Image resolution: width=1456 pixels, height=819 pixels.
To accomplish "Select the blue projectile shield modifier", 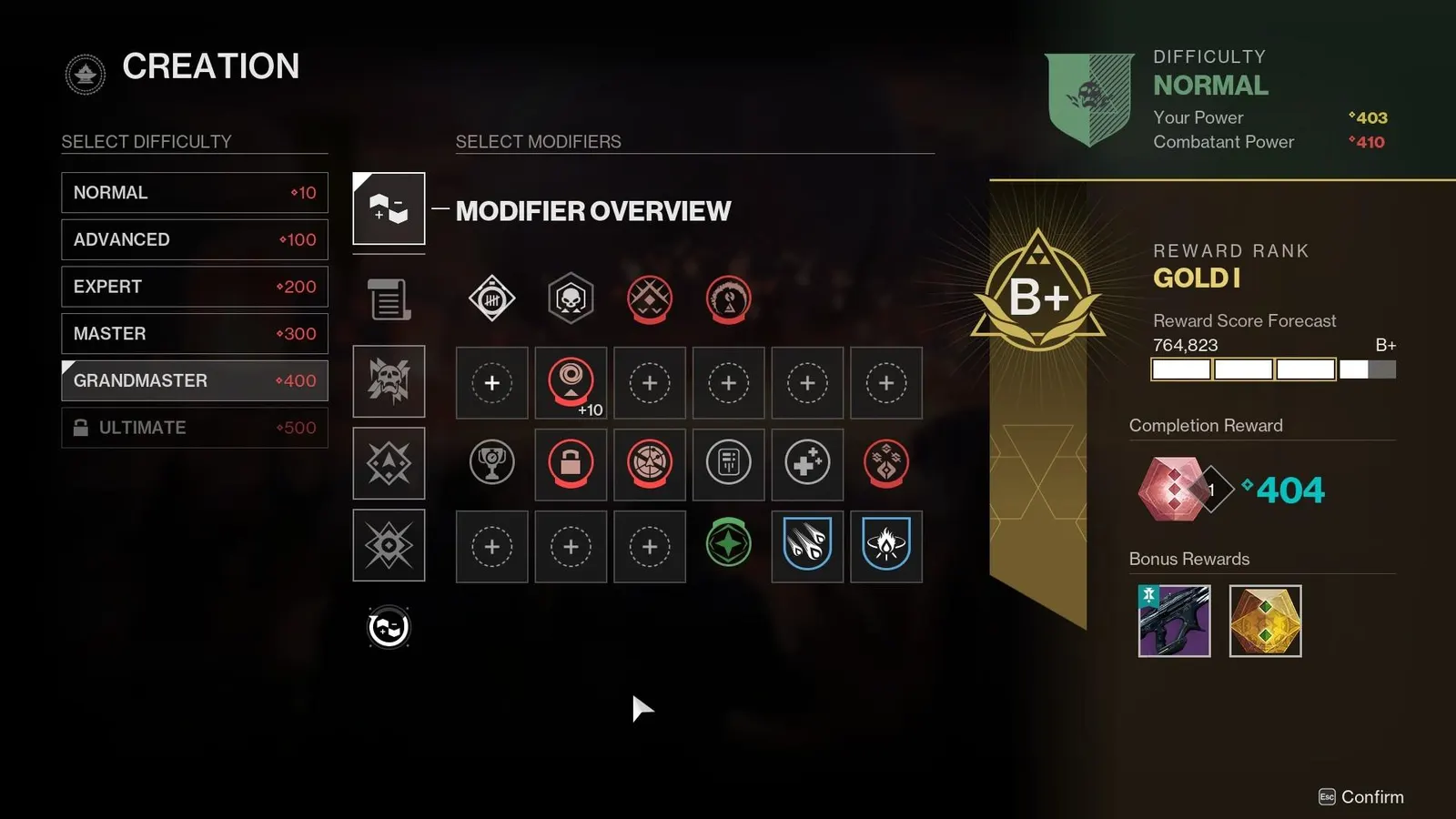I will tap(807, 547).
